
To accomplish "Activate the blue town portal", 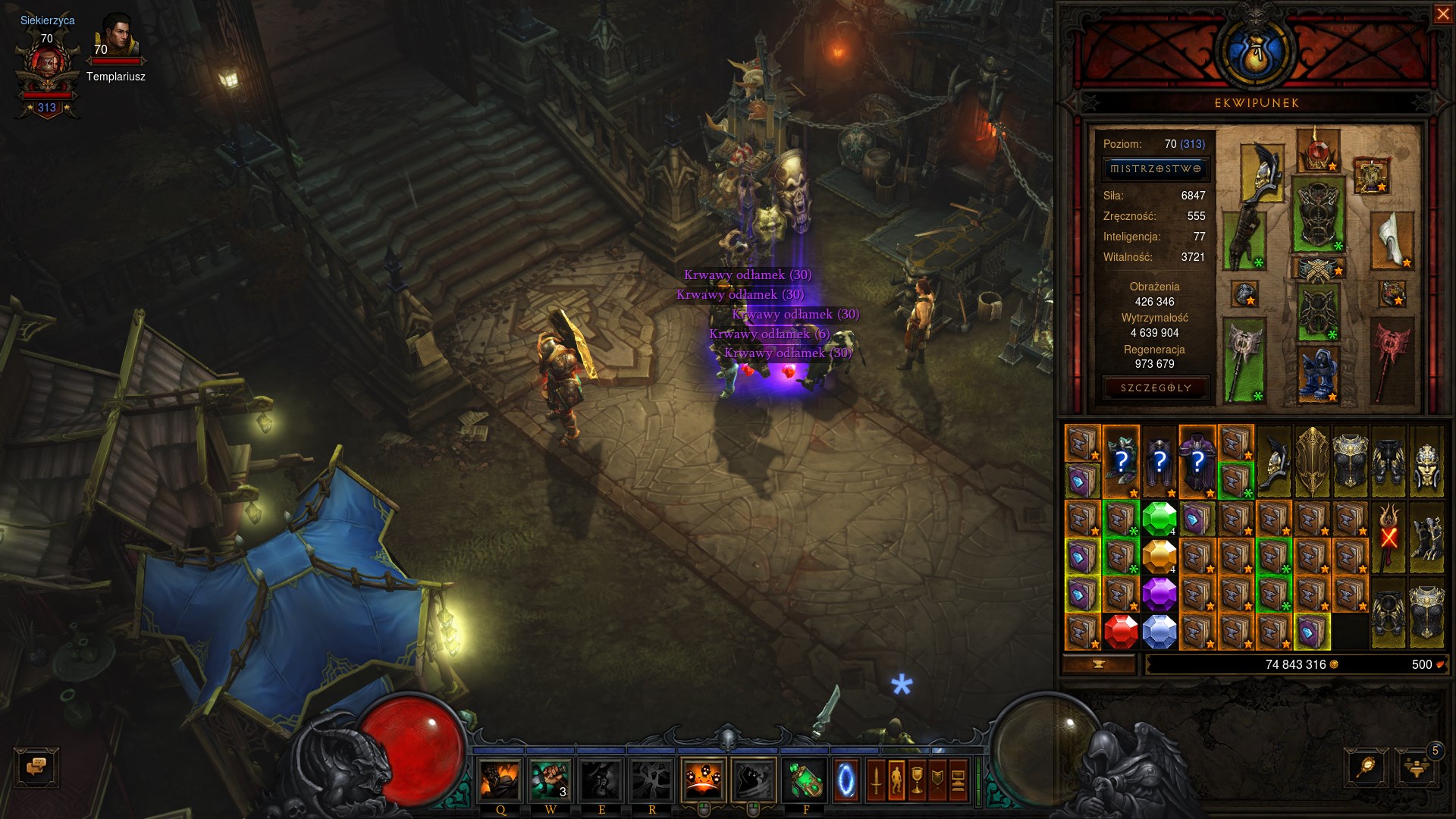I will tap(846, 780).
